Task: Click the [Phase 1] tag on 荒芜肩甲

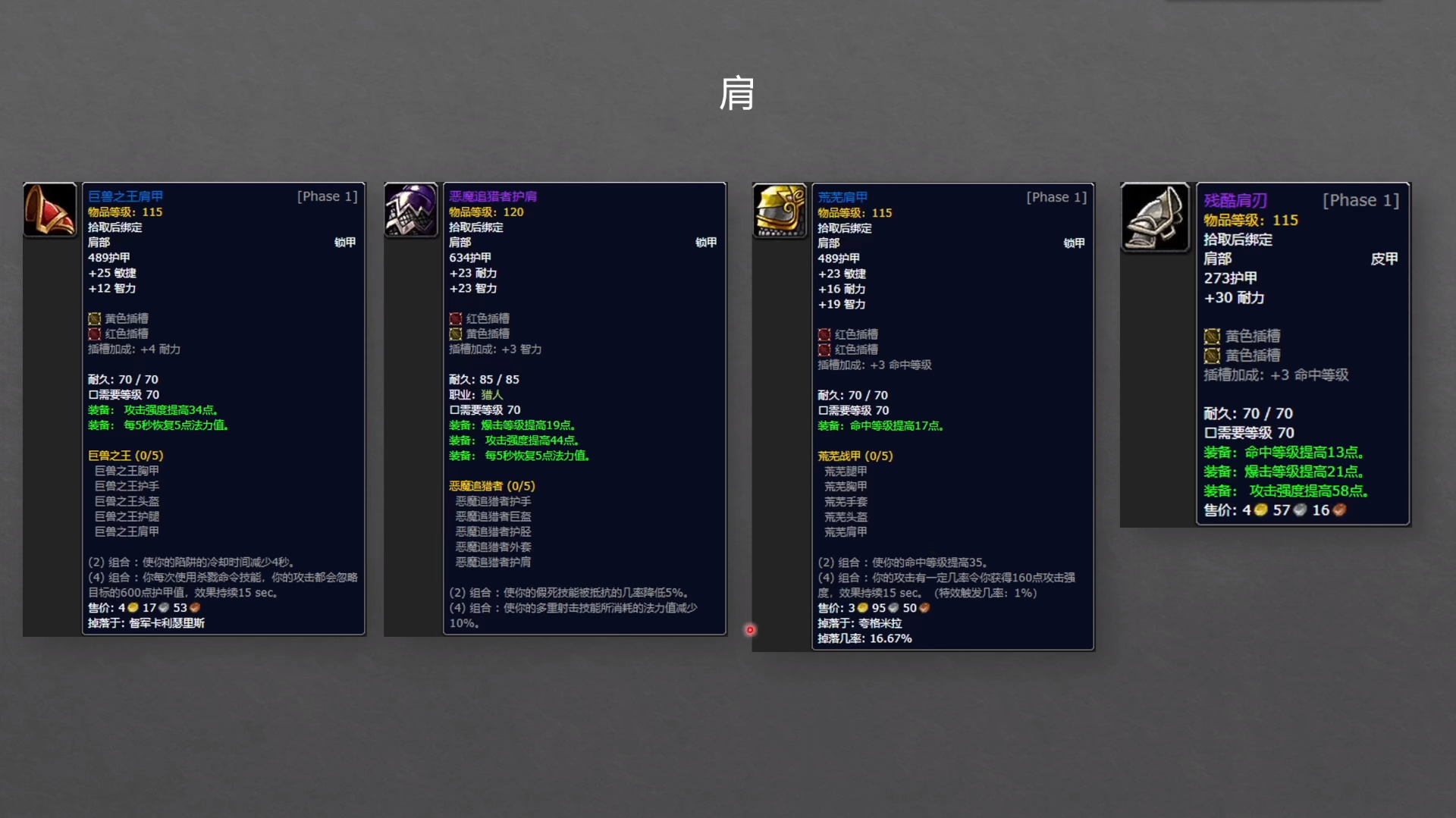Action: [1056, 196]
